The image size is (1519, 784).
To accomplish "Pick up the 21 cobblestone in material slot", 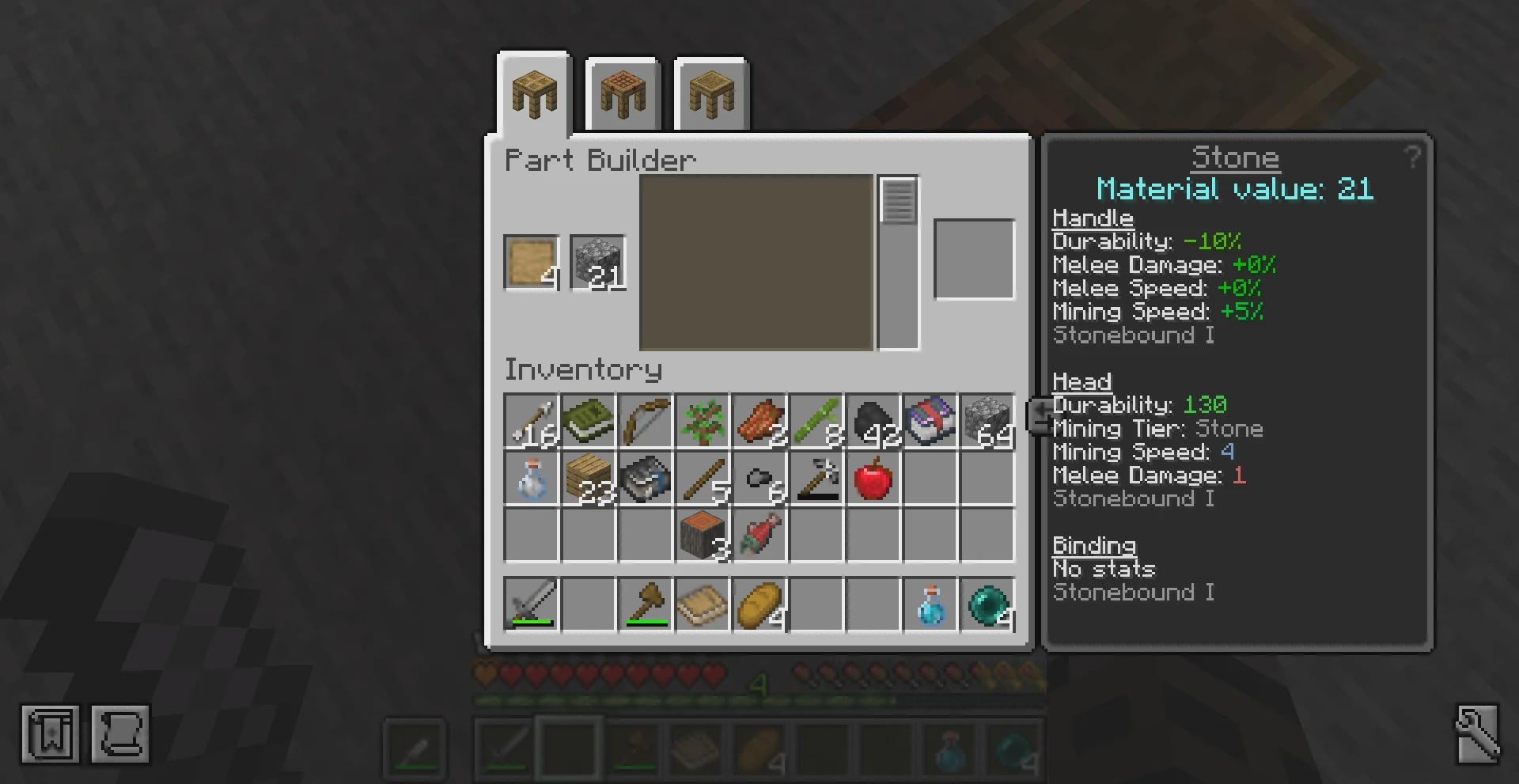I will pos(597,263).
